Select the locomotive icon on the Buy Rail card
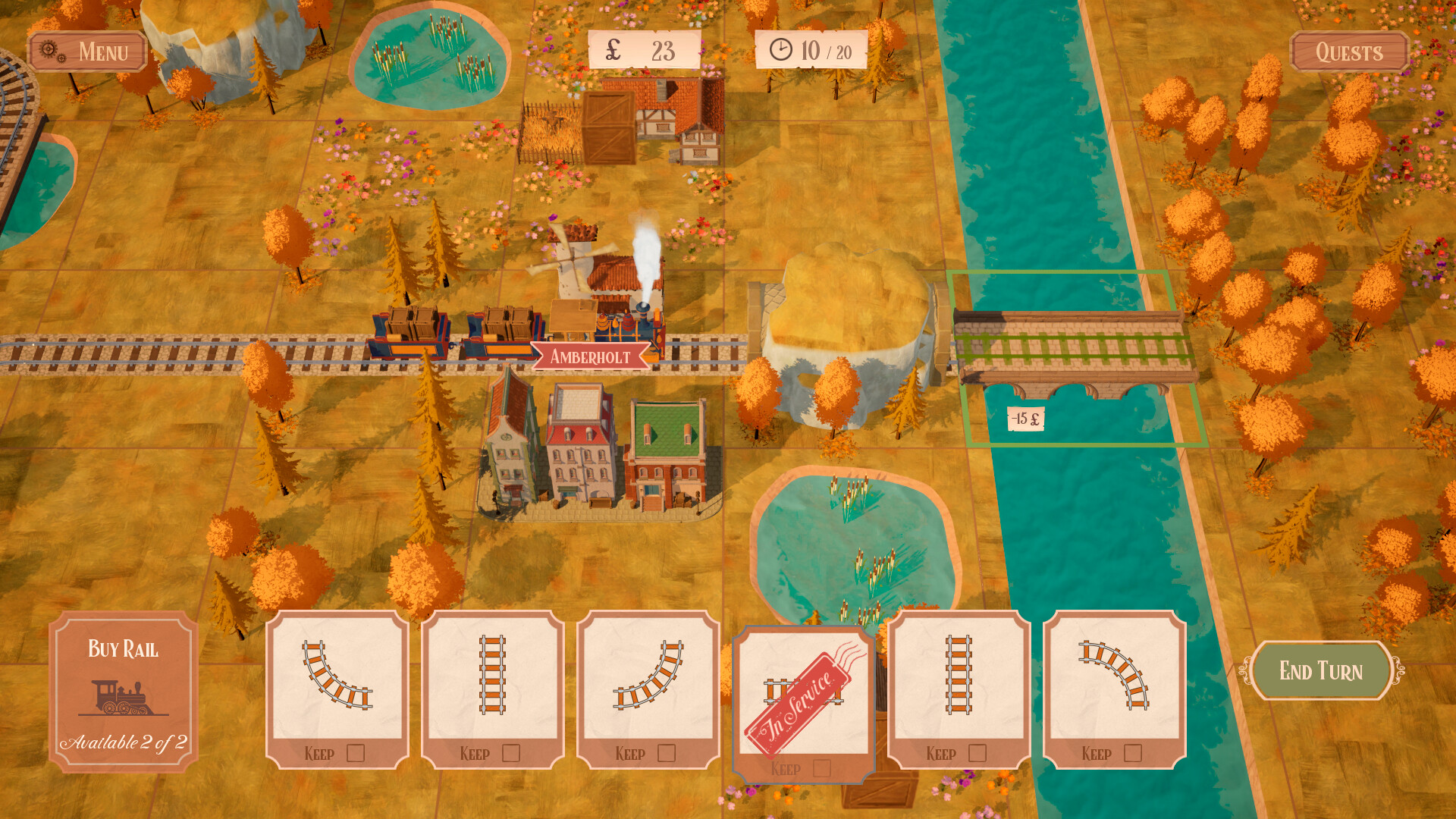The width and height of the screenshot is (1456, 819). [124, 698]
